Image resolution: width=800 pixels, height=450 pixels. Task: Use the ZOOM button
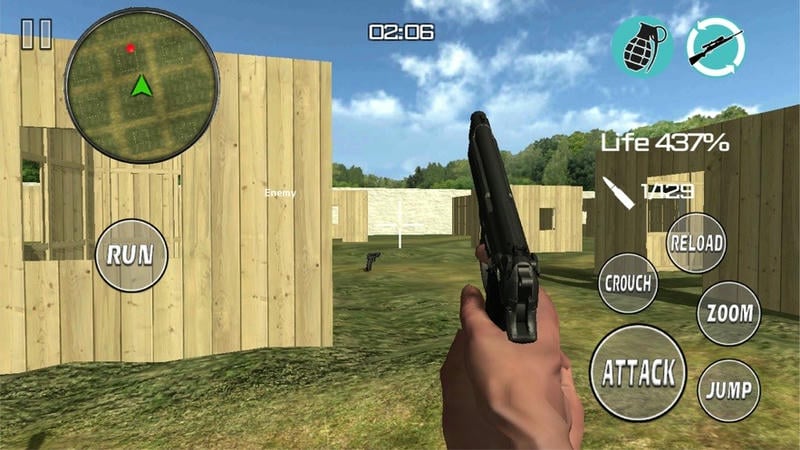(729, 313)
